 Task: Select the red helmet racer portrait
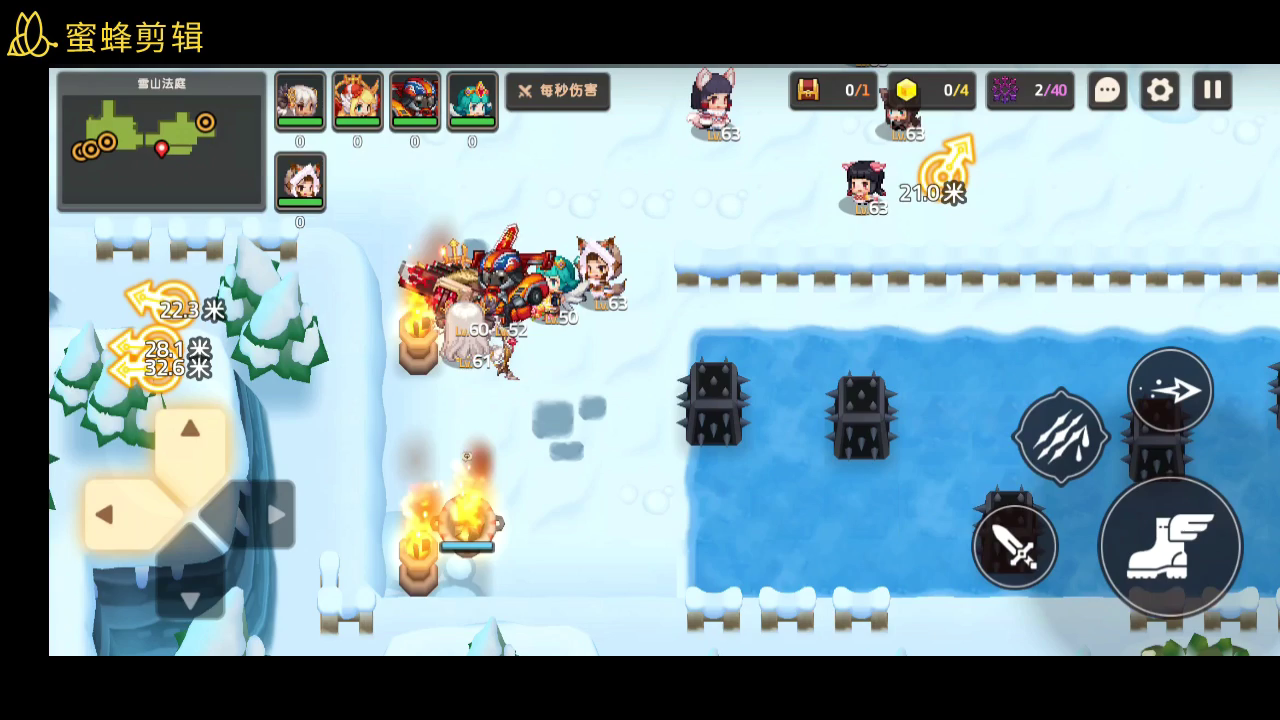click(414, 101)
